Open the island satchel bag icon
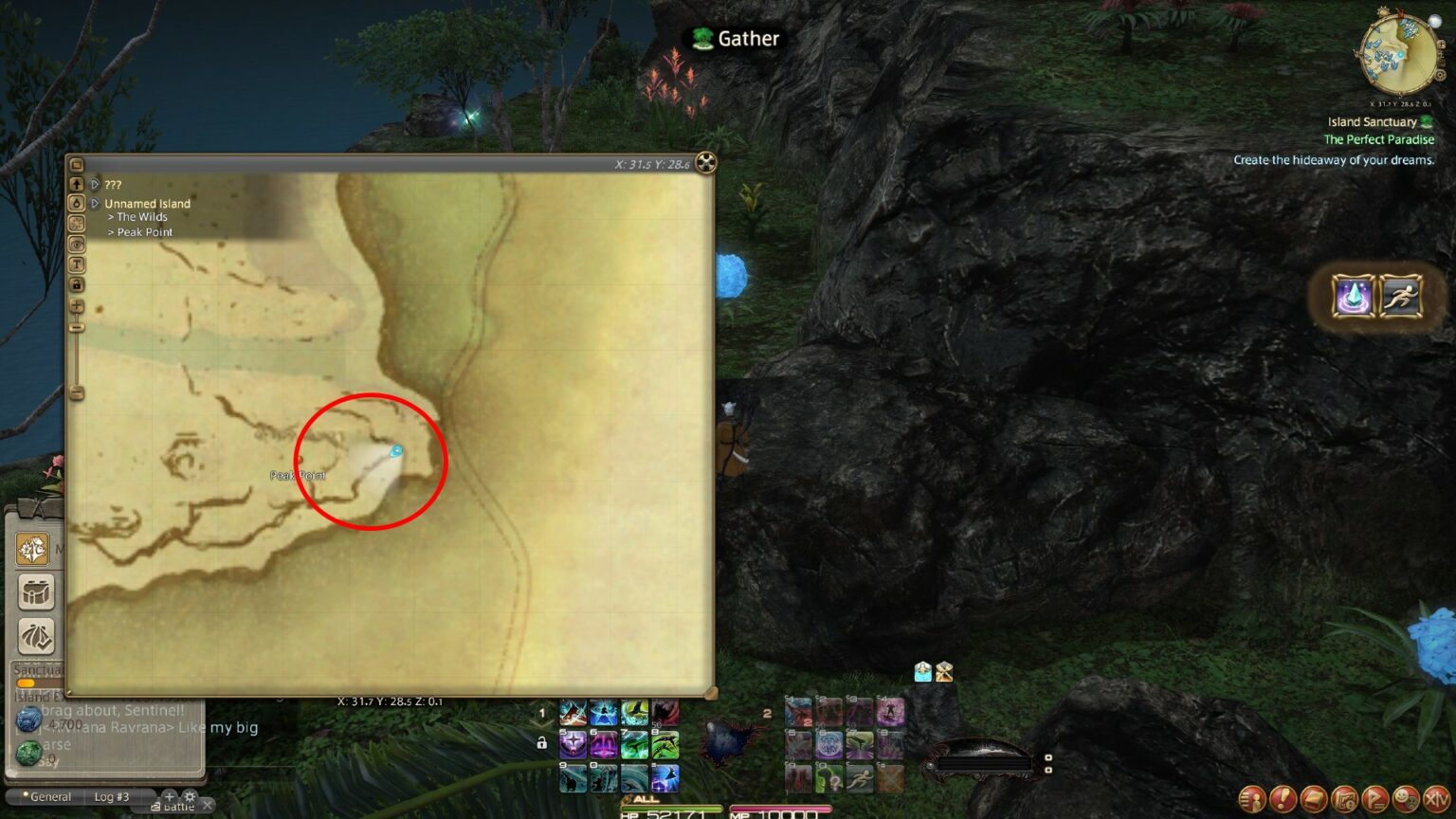Viewport: 1456px width, 819px height. [35, 591]
